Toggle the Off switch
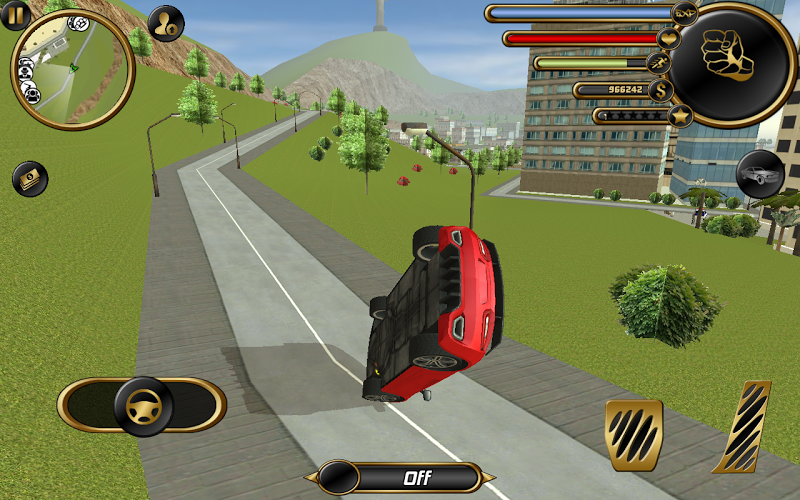This screenshot has width=800, height=500. click(x=399, y=477)
